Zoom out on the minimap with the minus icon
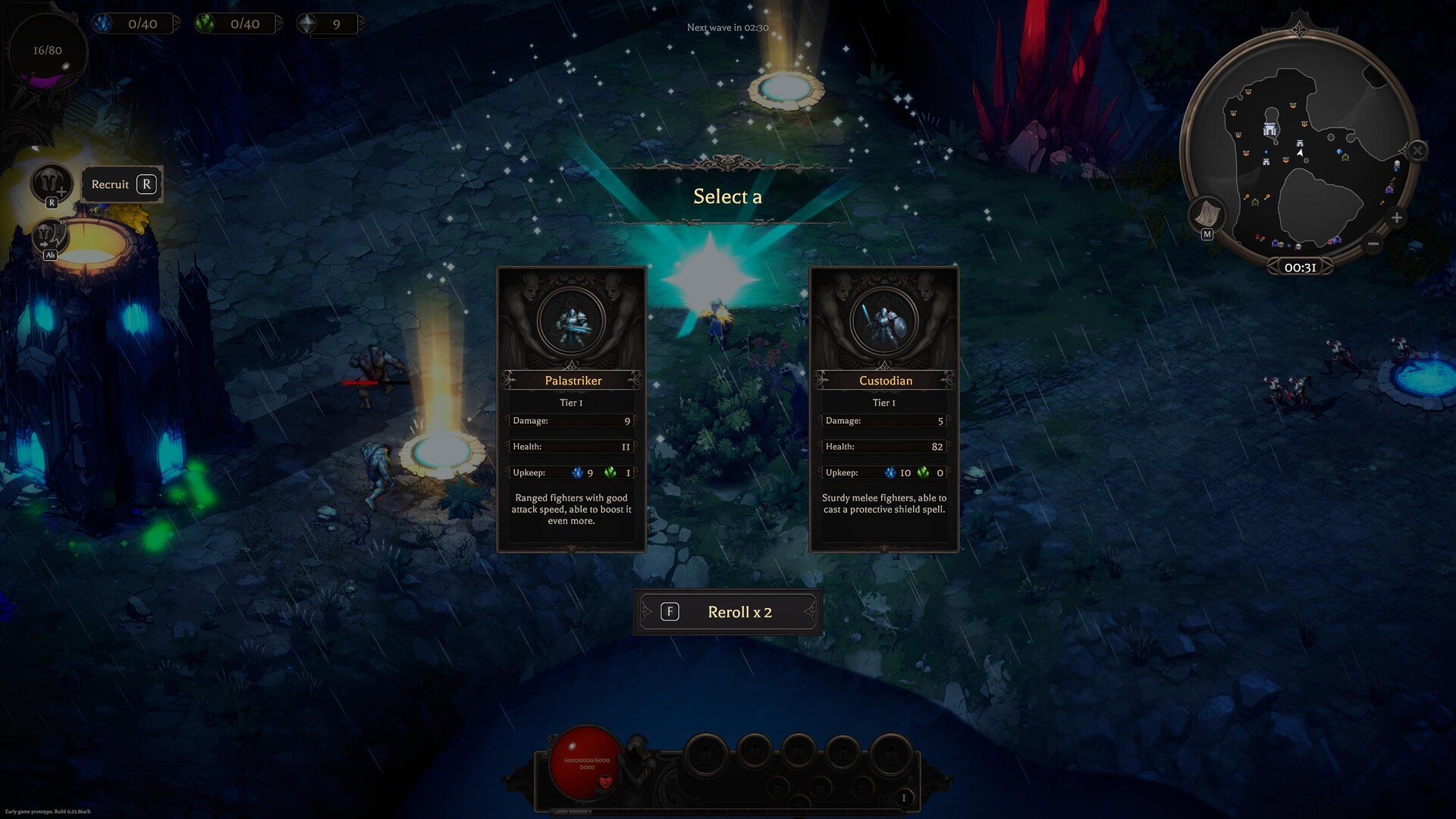Viewport: 1456px width, 819px height. point(1373,243)
